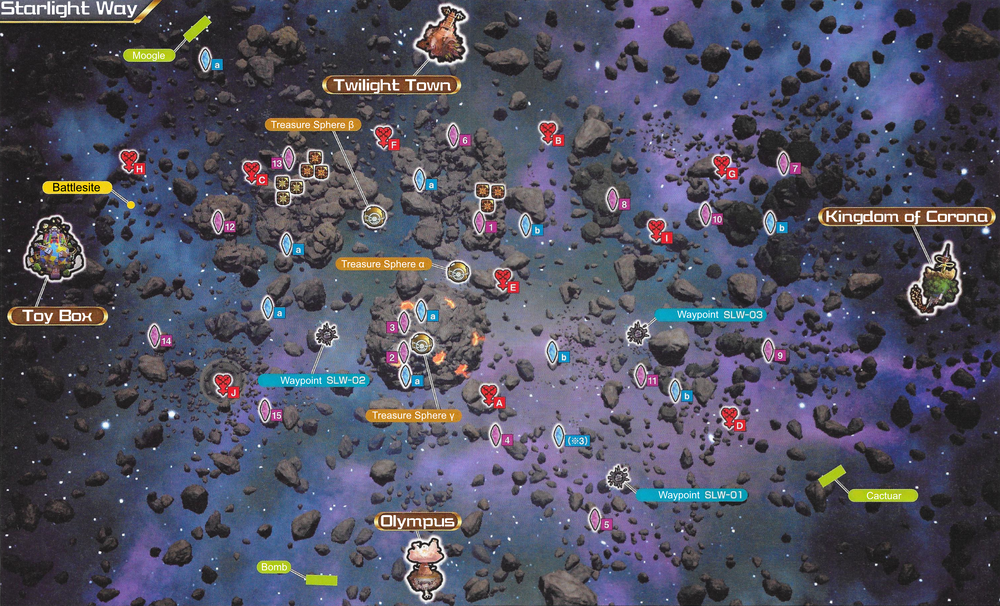The image size is (1000, 606).
Task: Select the Waypoint SLW-01 label
Action: coord(692,495)
